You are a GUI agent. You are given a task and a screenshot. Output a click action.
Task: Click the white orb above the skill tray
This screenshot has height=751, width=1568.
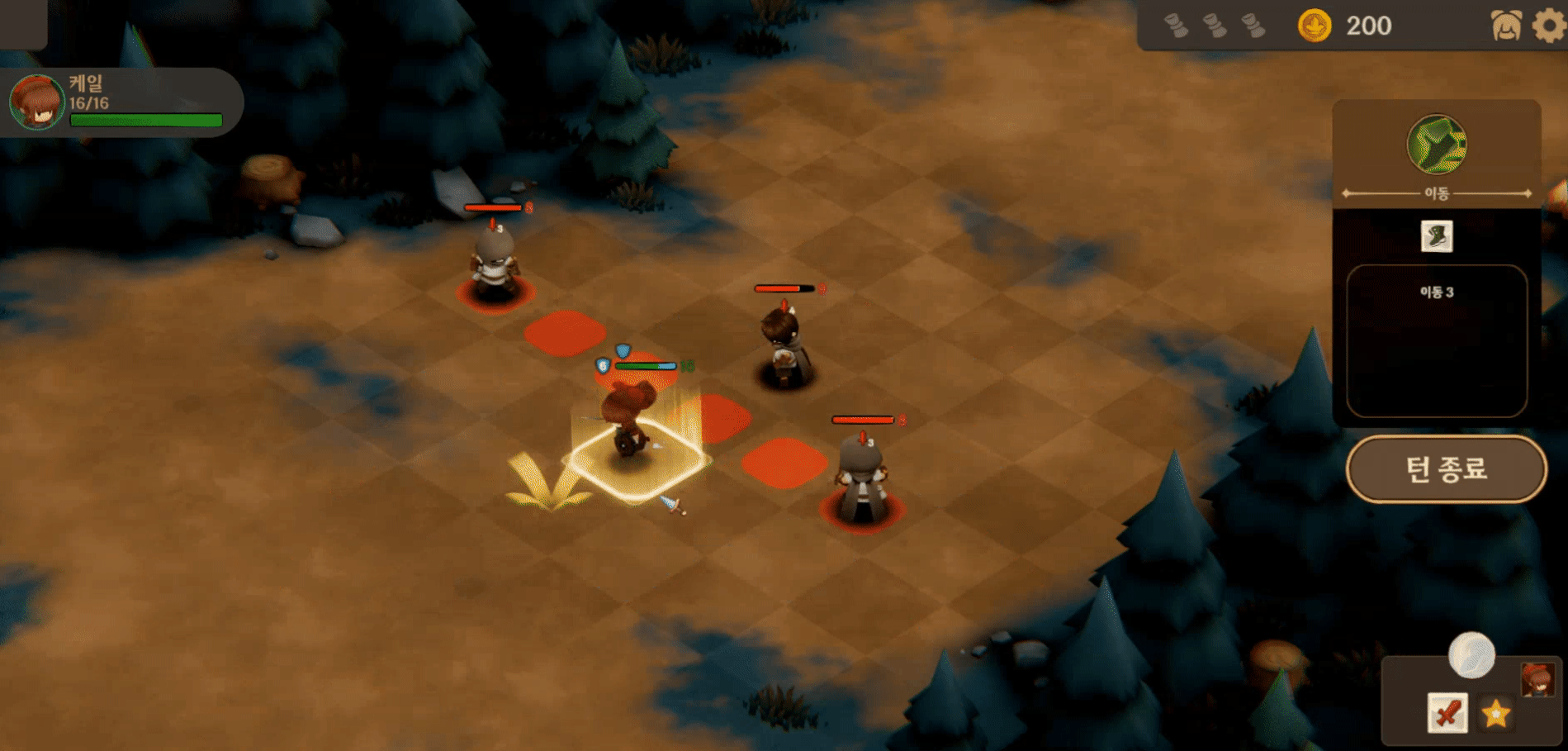tap(1471, 655)
